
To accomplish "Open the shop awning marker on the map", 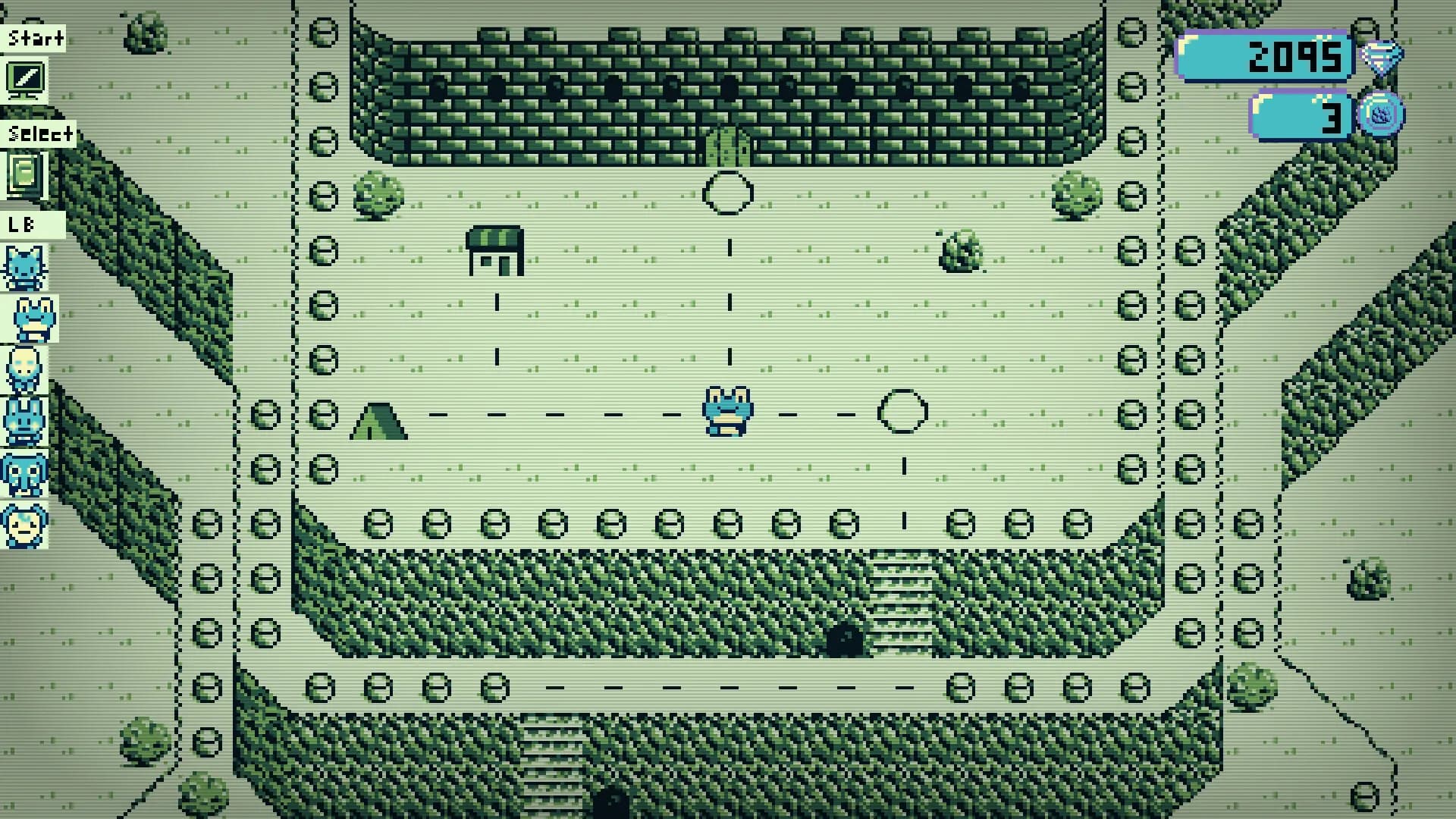I will (x=497, y=250).
